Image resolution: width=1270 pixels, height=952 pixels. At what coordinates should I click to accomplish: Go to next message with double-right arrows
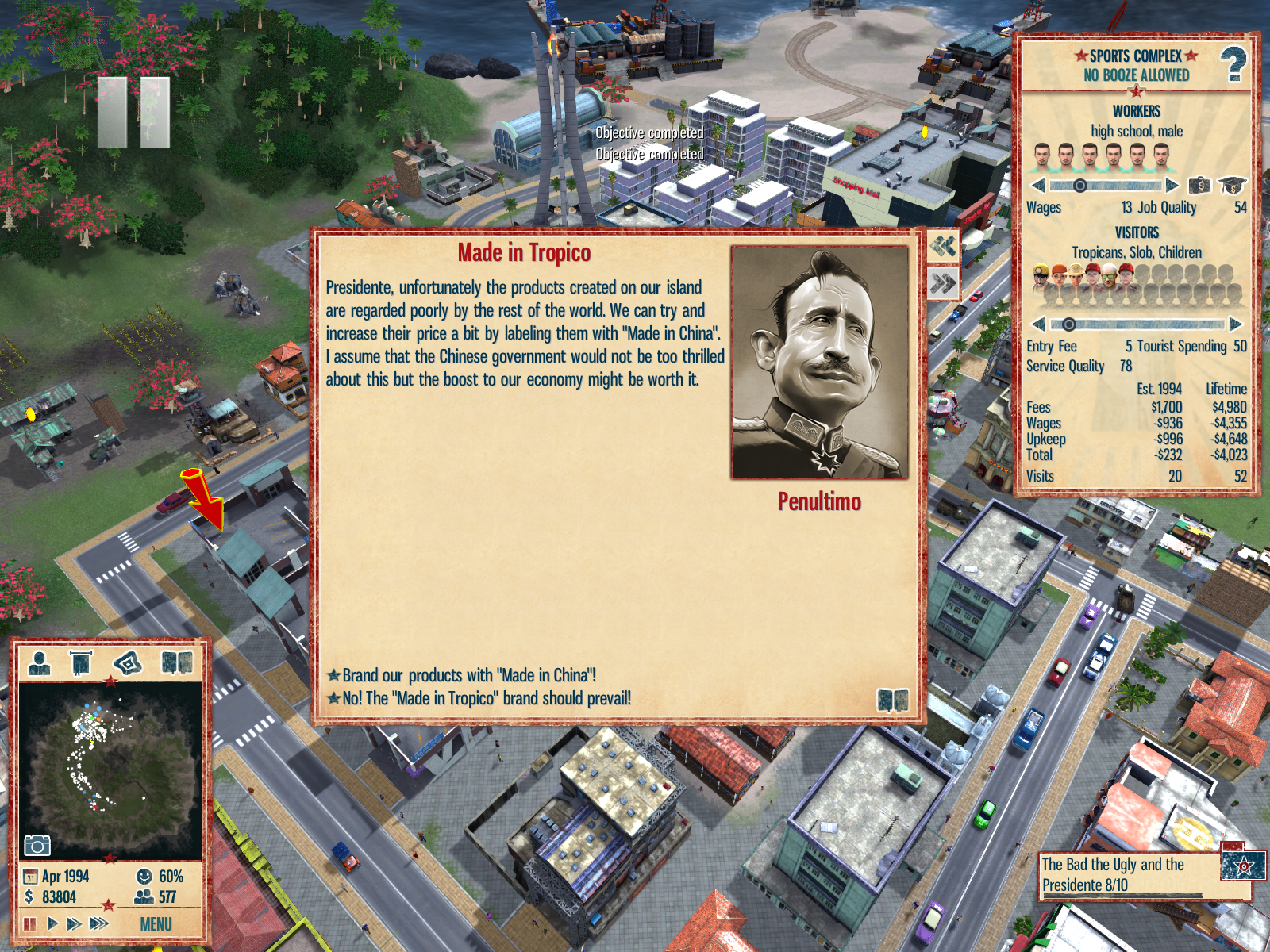click(943, 283)
